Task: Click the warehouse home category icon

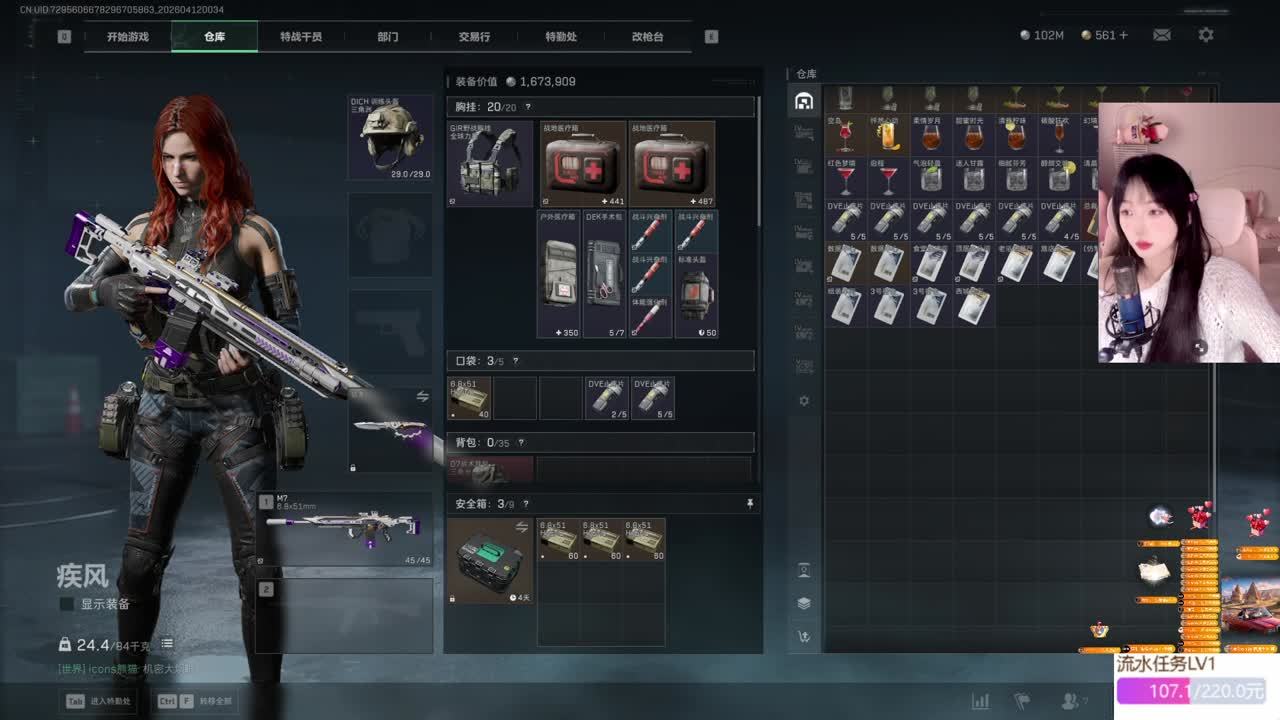Action: click(803, 101)
